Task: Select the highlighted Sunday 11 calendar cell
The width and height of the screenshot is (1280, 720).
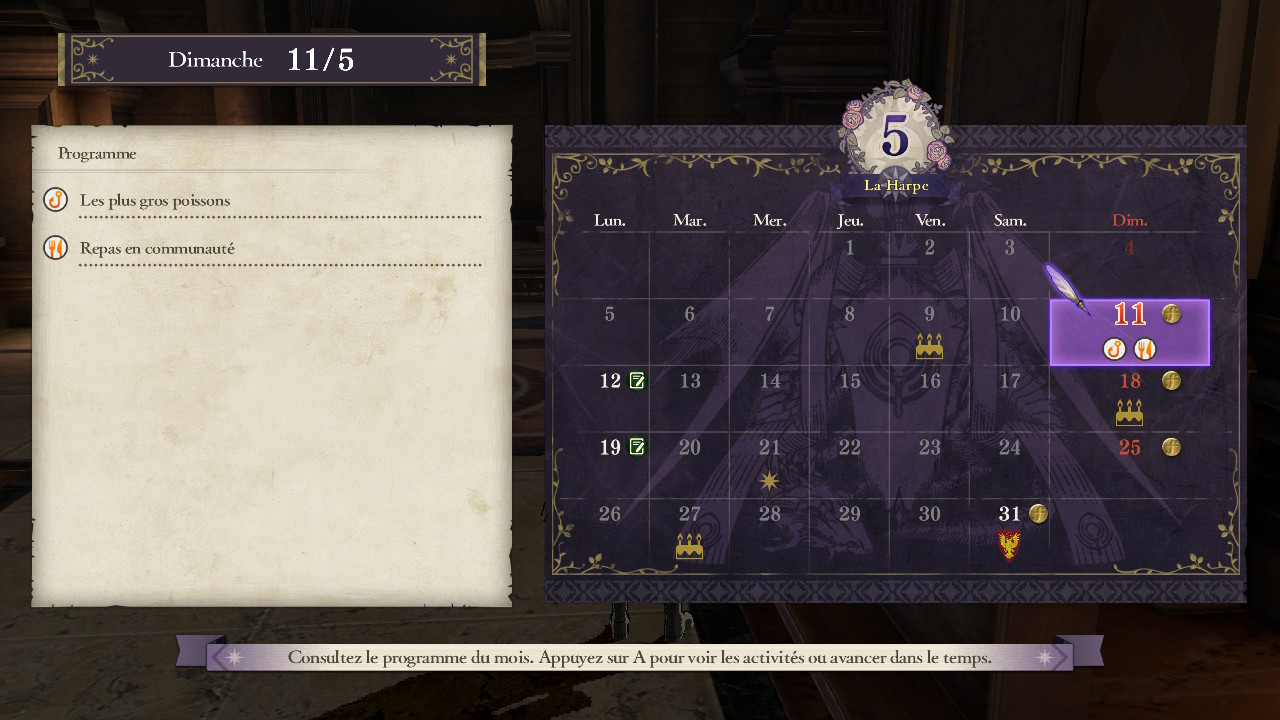Action: coord(1129,332)
